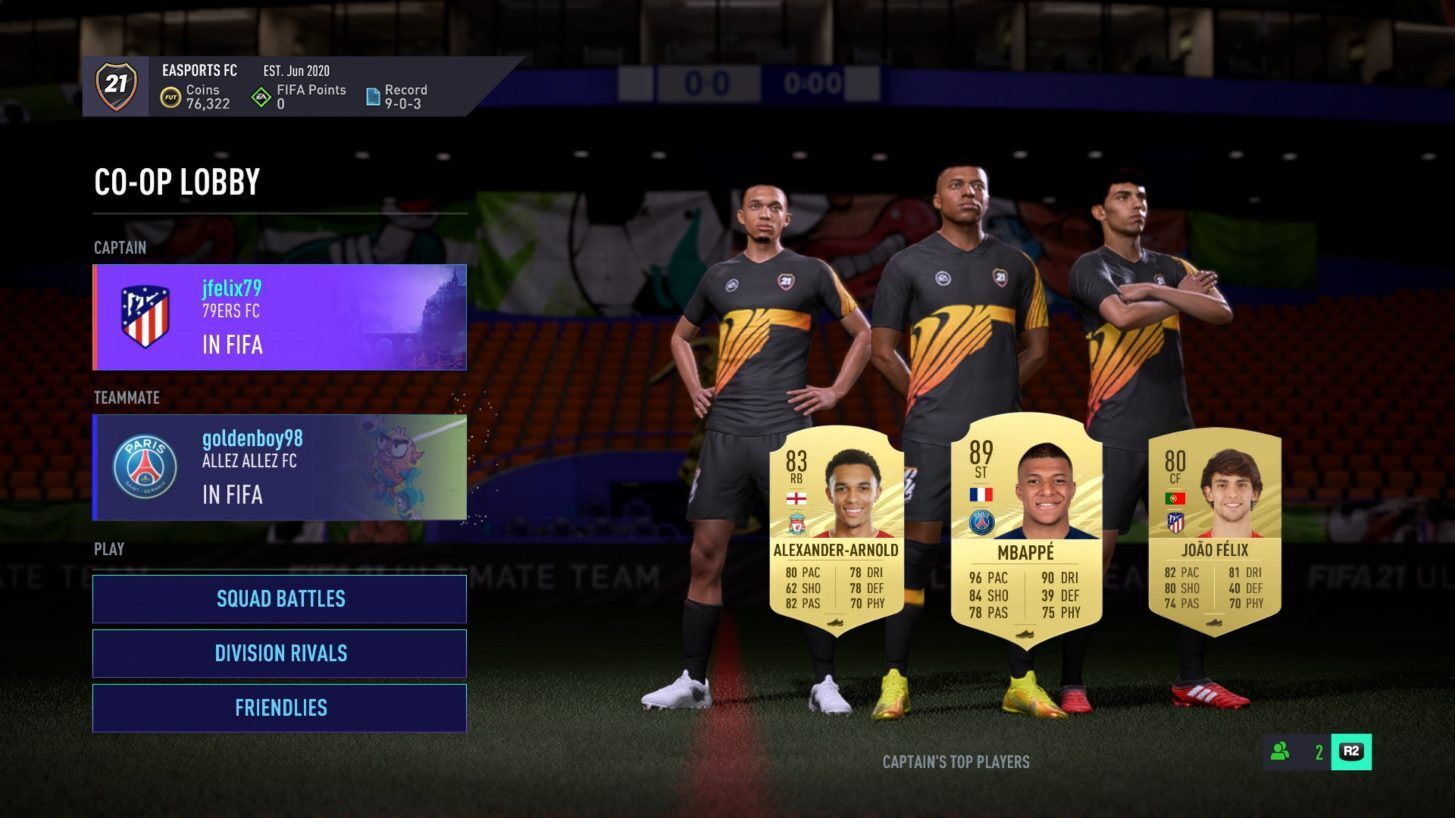Click the FIFA Points diamond icon
Image resolution: width=1455 pixels, height=818 pixels.
click(263, 95)
